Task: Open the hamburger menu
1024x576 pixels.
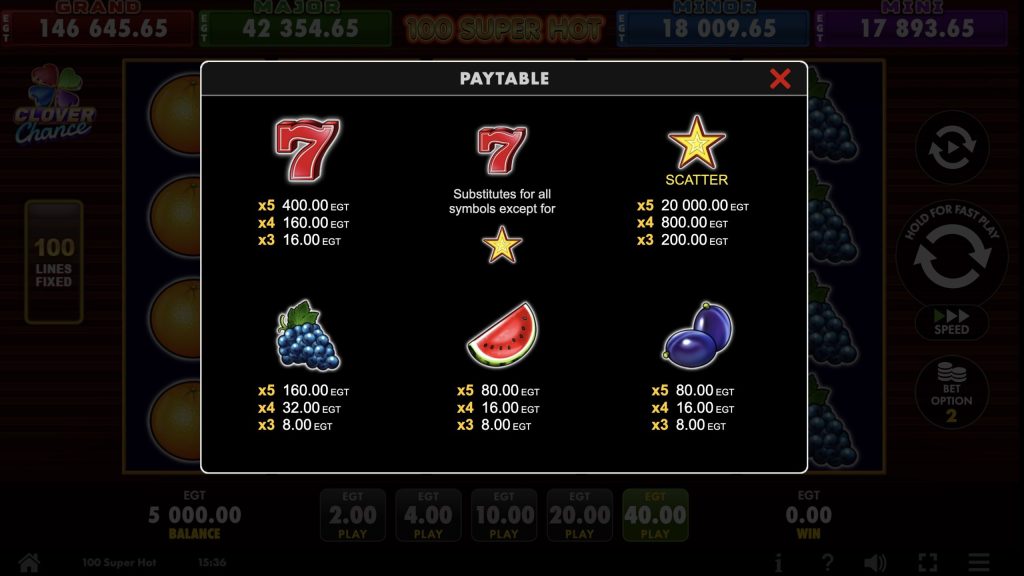Action: (x=979, y=563)
